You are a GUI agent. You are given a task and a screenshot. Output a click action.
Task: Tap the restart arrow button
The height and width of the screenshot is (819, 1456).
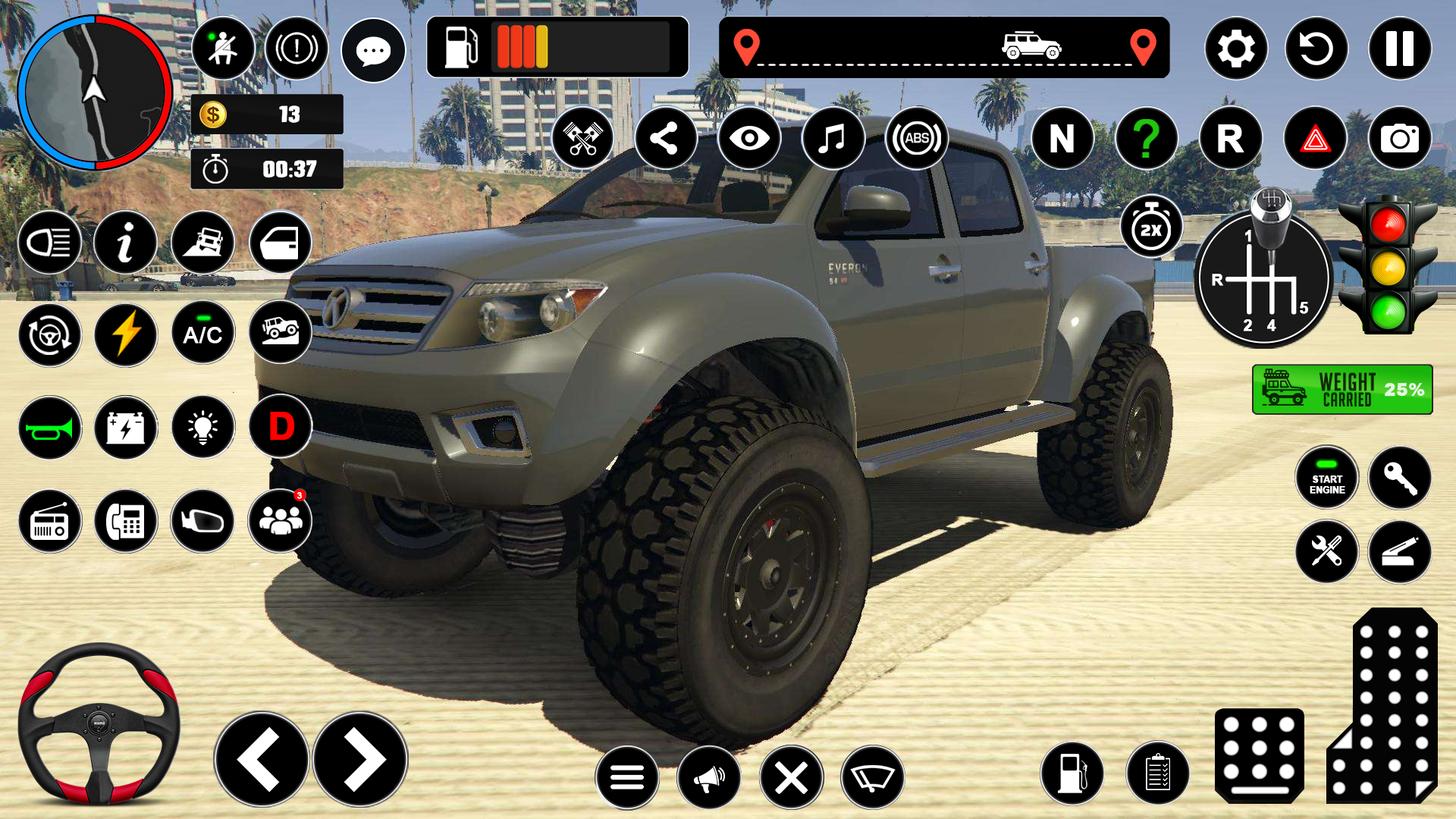click(x=1316, y=49)
